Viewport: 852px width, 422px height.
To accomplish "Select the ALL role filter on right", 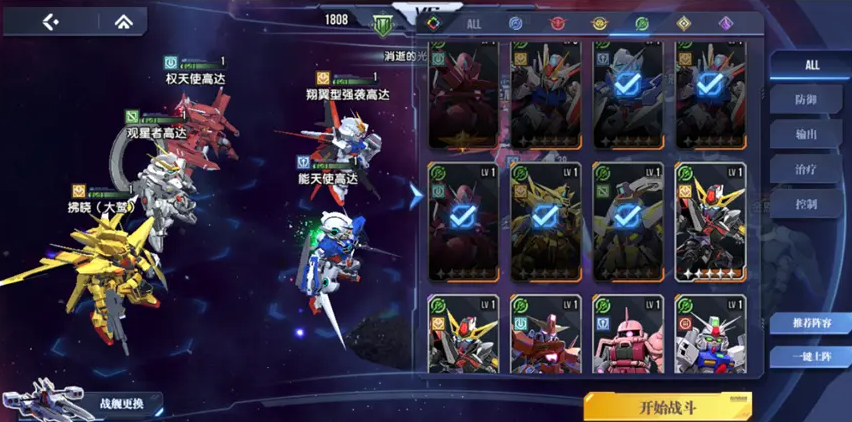I will (x=811, y=64).
